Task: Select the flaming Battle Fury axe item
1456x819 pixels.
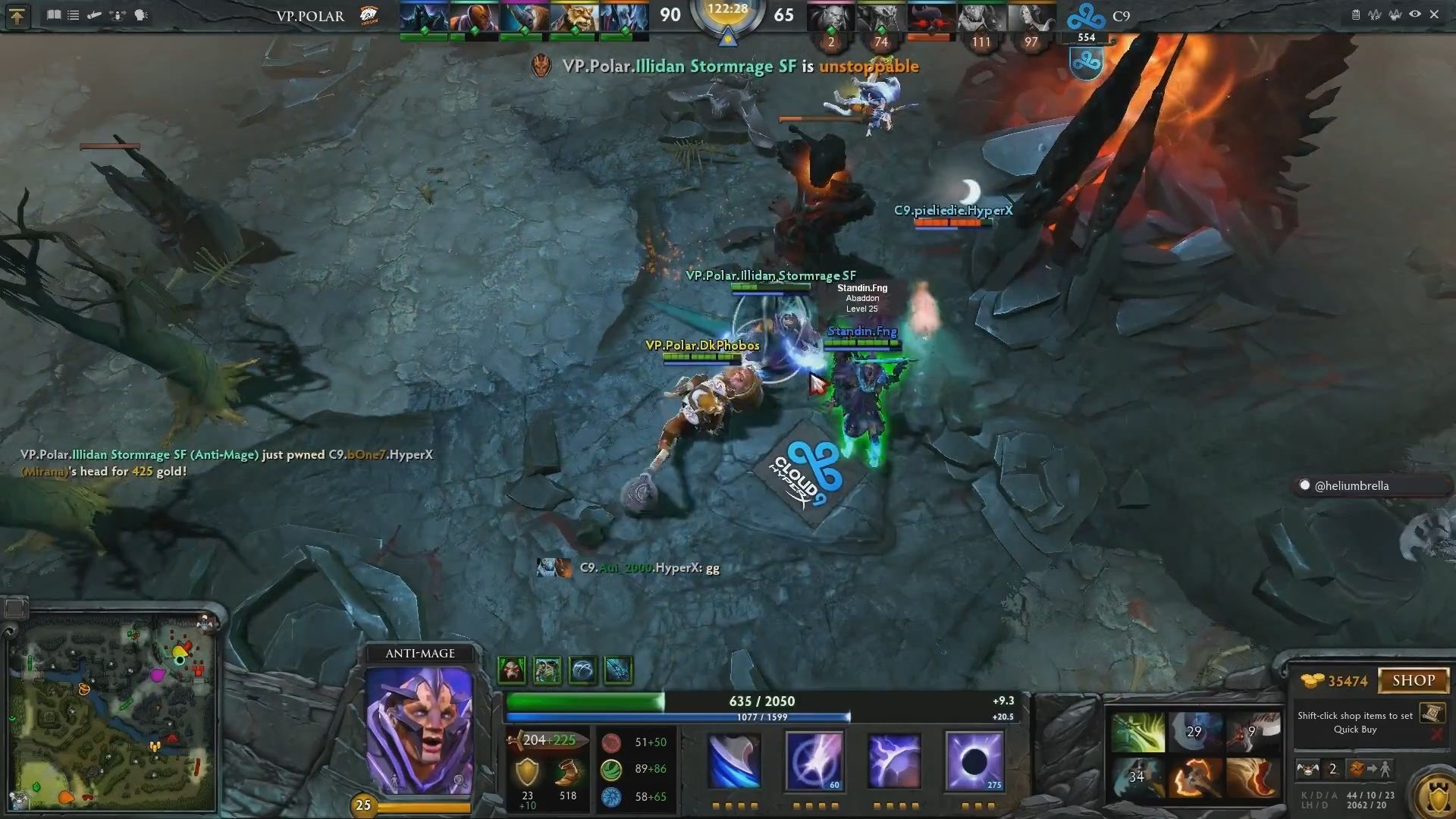Action: pyautogui.click(x=1194, y=777)
